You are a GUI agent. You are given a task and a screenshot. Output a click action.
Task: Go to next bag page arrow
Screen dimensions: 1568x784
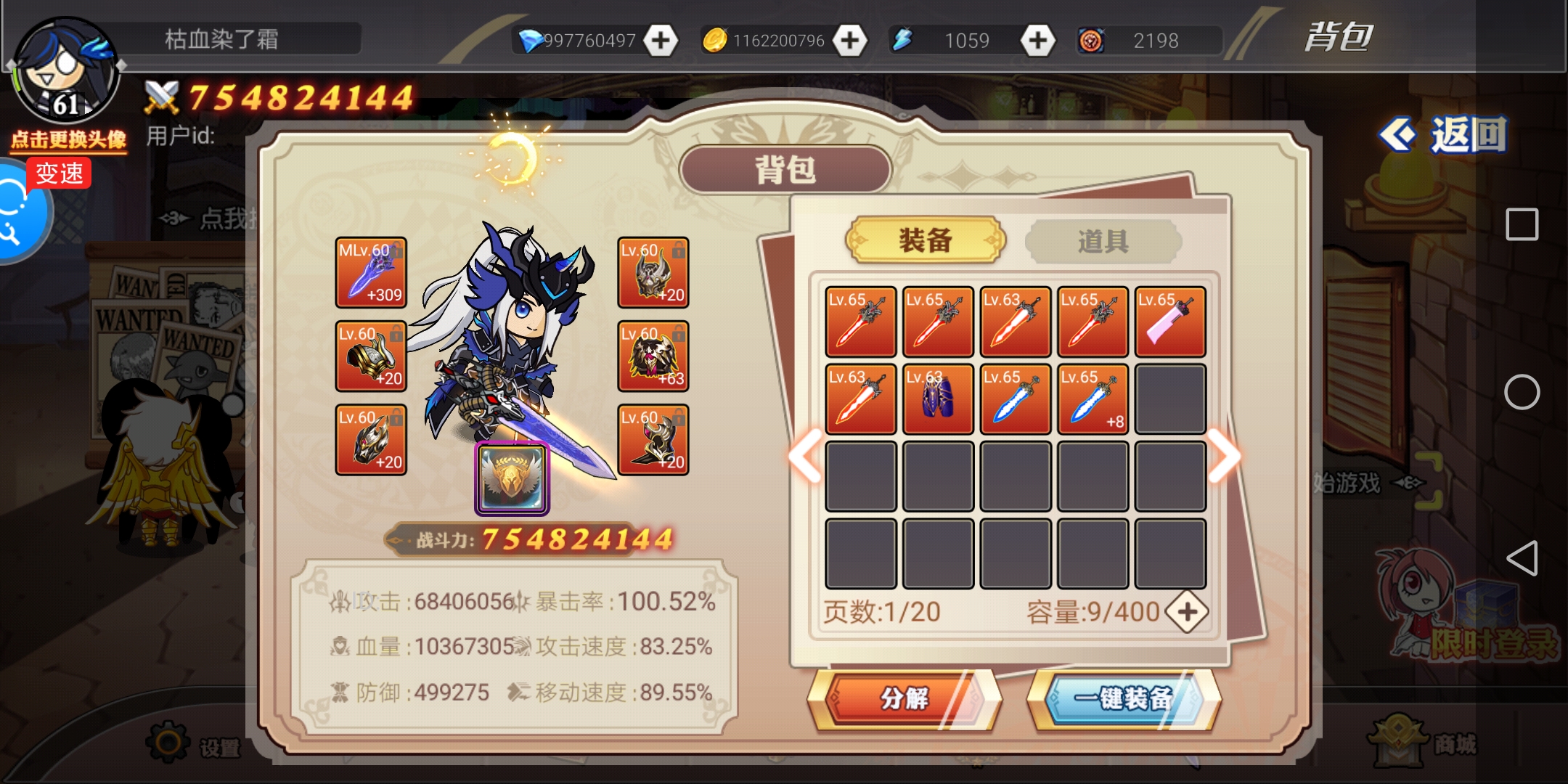click(x=1225, y=456)
